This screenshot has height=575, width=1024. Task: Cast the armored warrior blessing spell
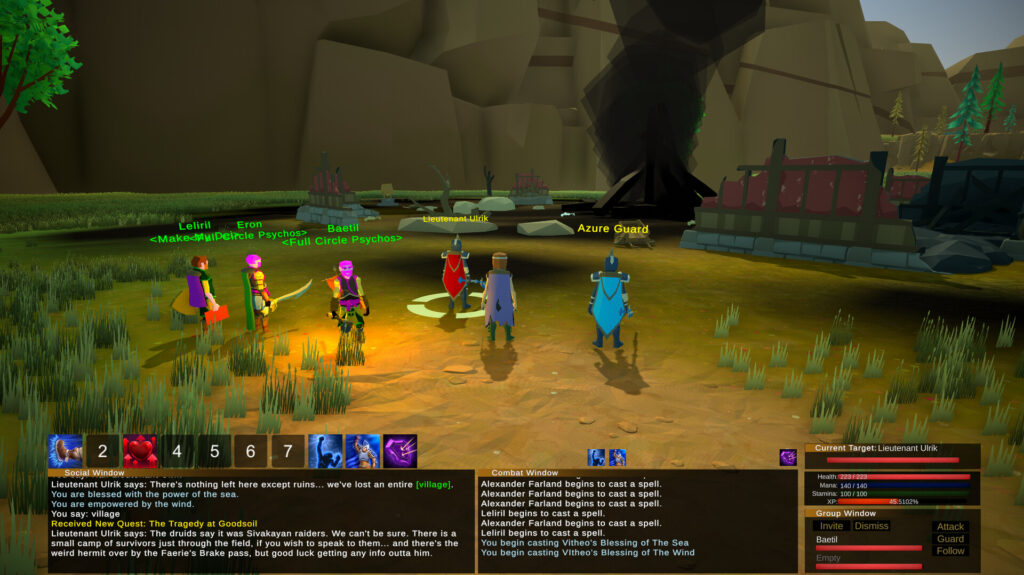[x=362, y=451]
